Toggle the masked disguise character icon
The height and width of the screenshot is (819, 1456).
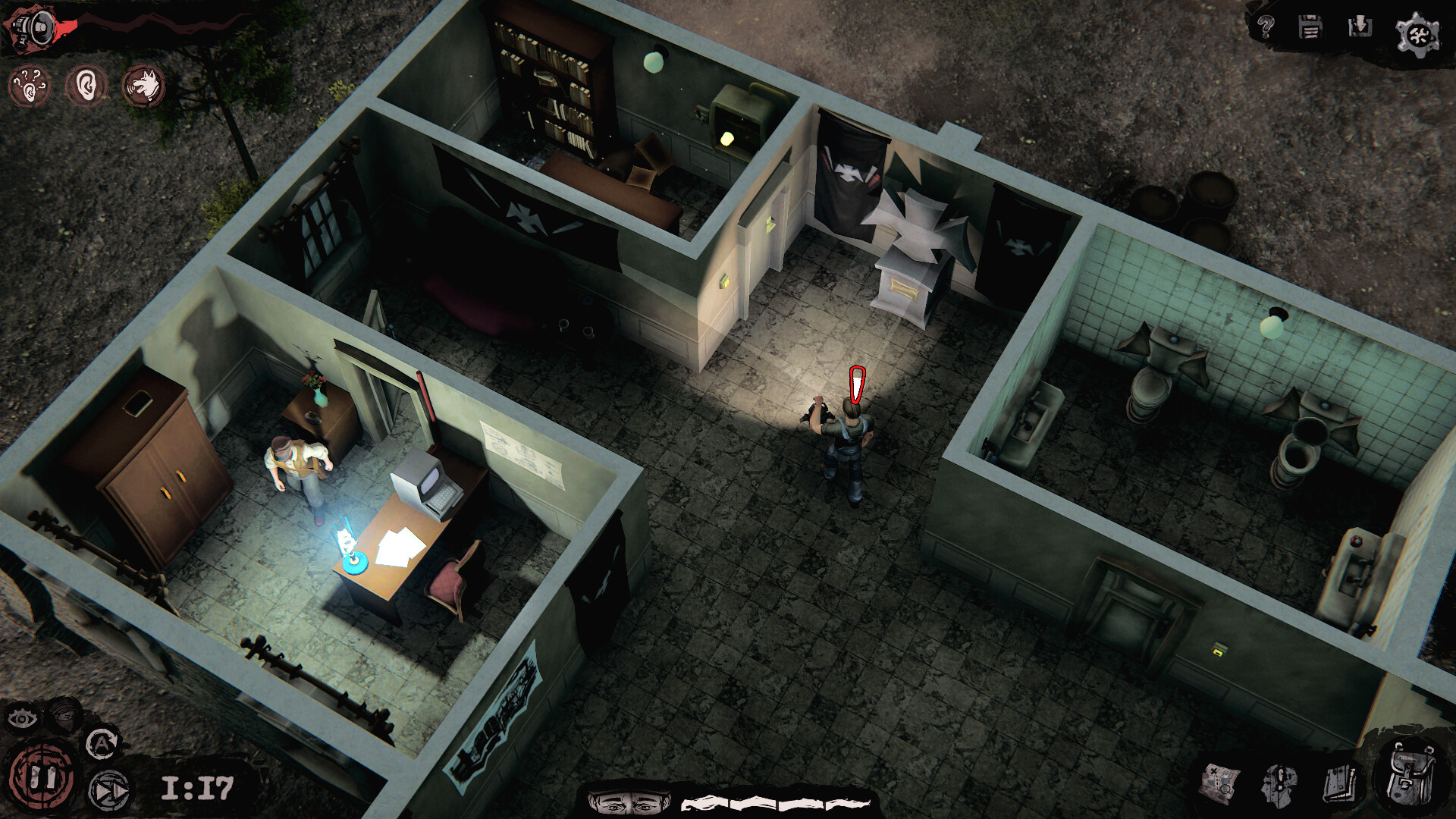tap(64, 716)
